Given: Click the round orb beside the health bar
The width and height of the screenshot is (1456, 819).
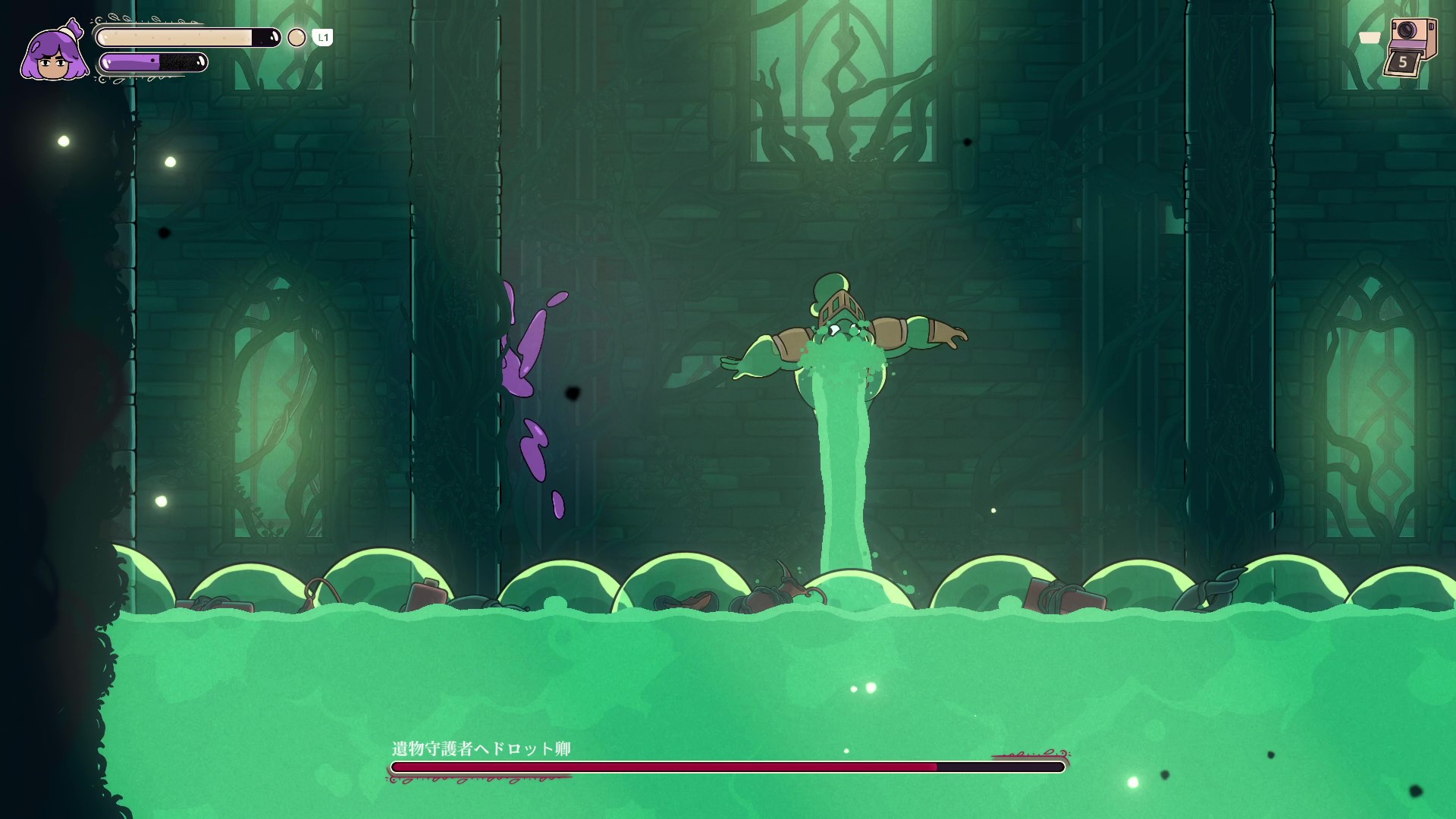Looking at the screenshot, I should click(297, 38).
